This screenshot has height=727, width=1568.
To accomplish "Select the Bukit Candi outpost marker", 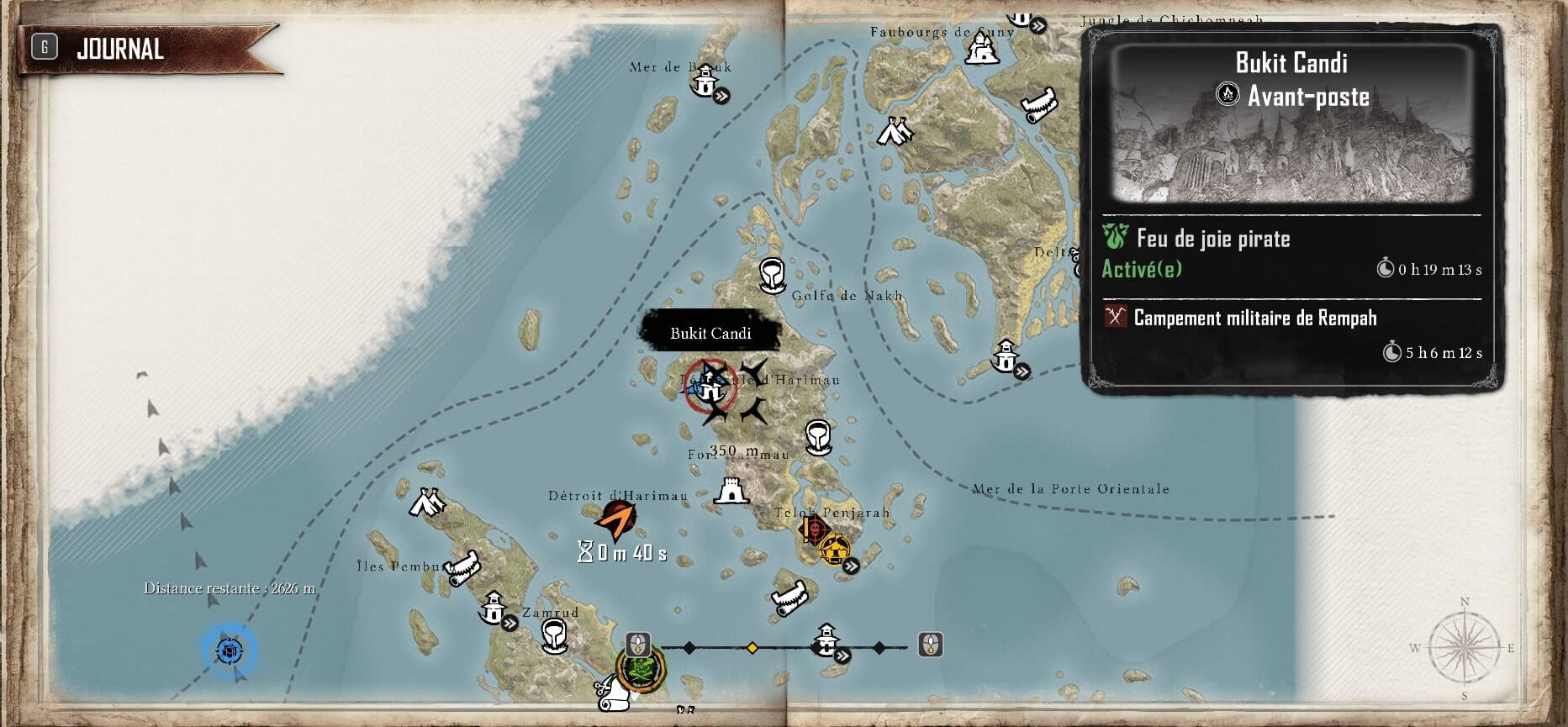I will tap(710, 388).
